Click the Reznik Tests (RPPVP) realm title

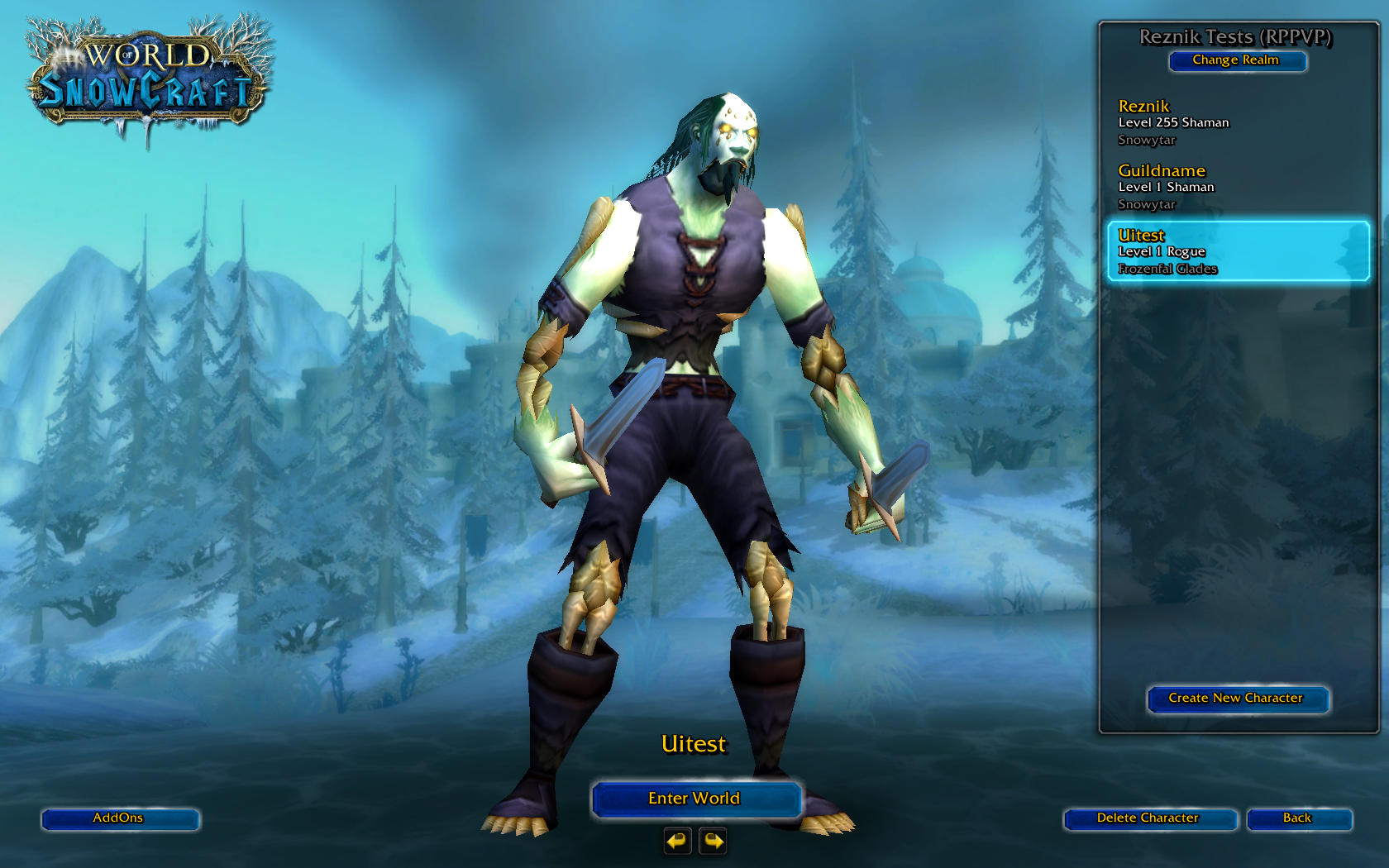(1237, 36)
